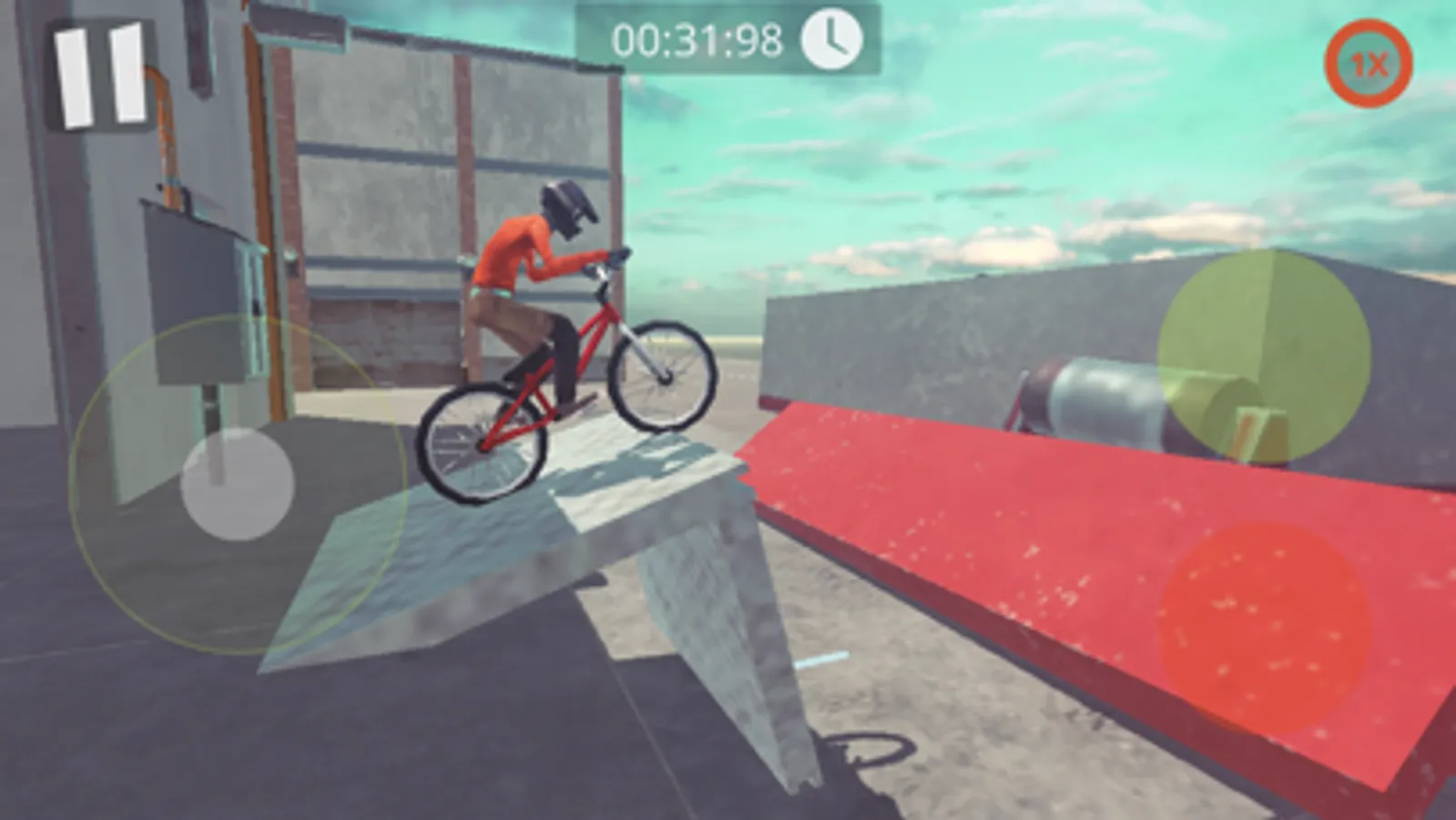Click the clock icon beside the timer

tap(830, 39)
